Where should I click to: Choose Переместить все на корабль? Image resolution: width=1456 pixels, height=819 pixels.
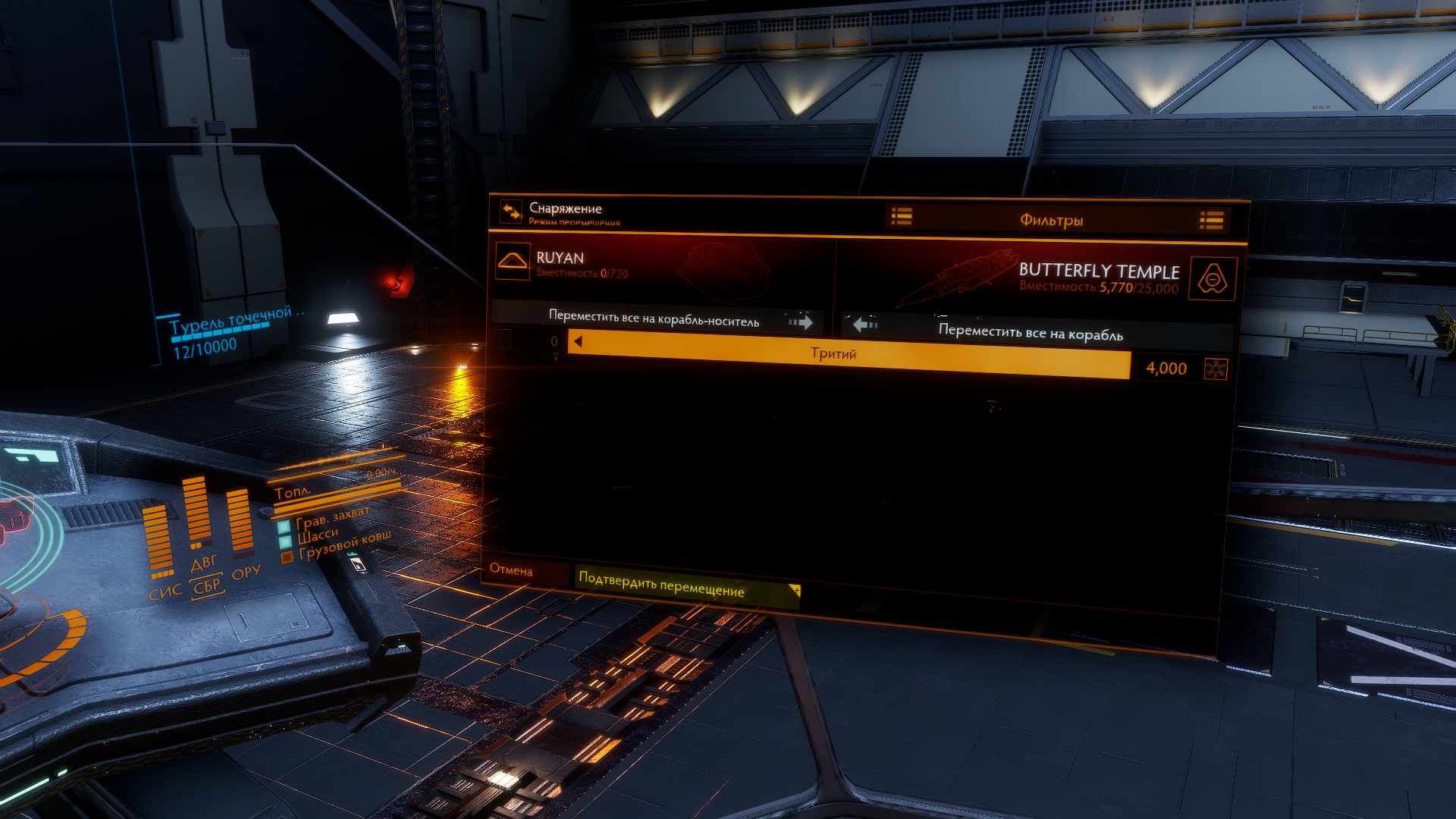click(x=1030, y=331)
